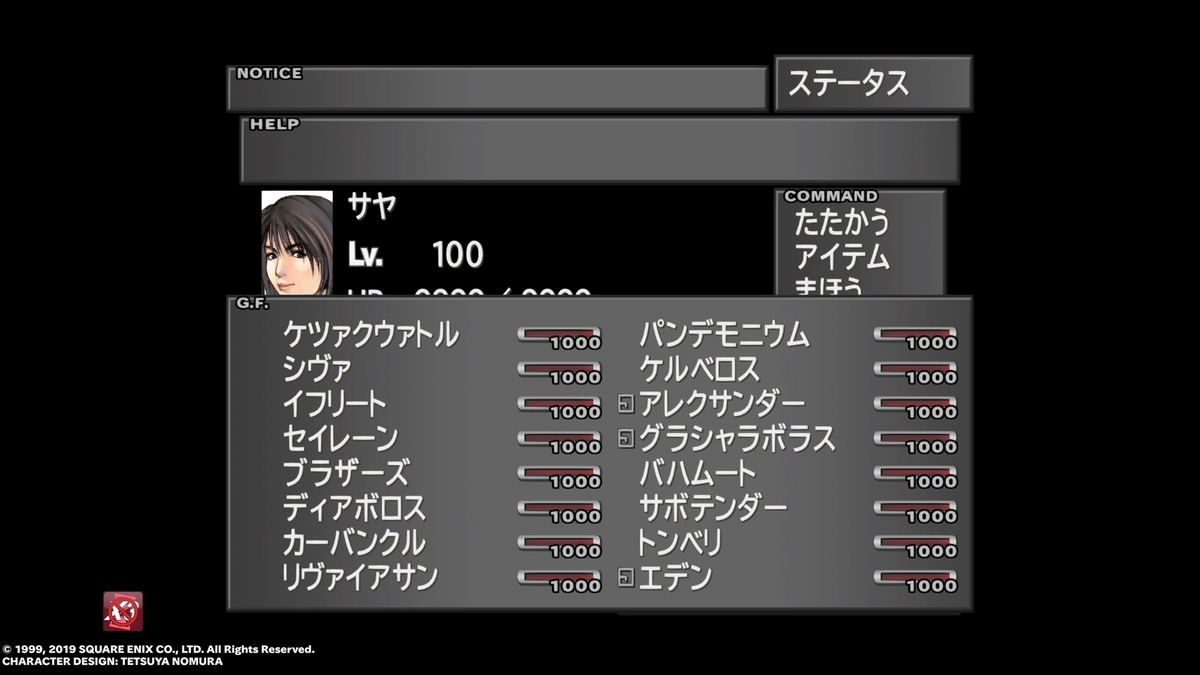Click the red no-encounter booster icon
This screenshot has height=675, width=1200.
tap(123, 611)
